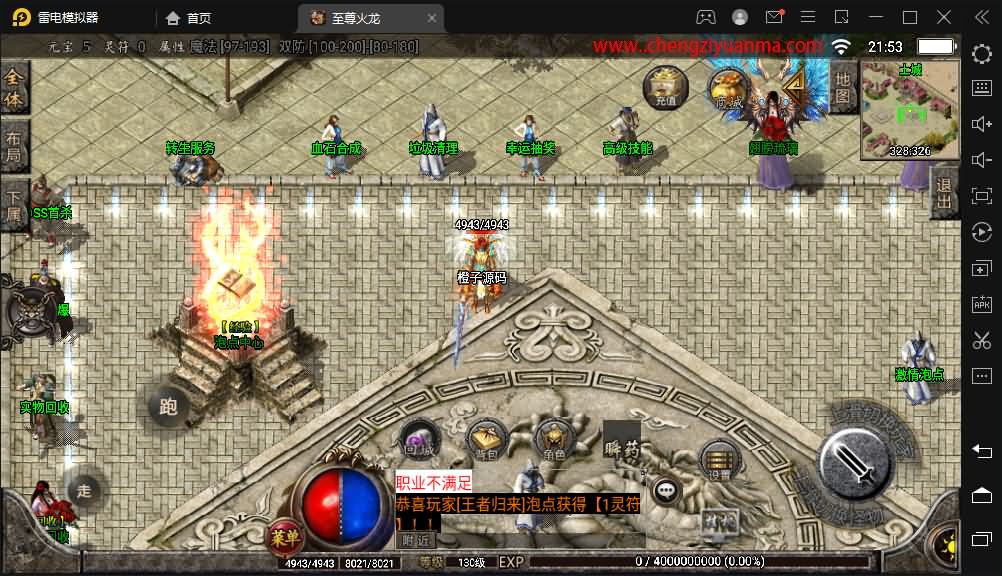The image size is (1002, 576).
Task: Select the 布局 layout tab
Action: [14, 147]
